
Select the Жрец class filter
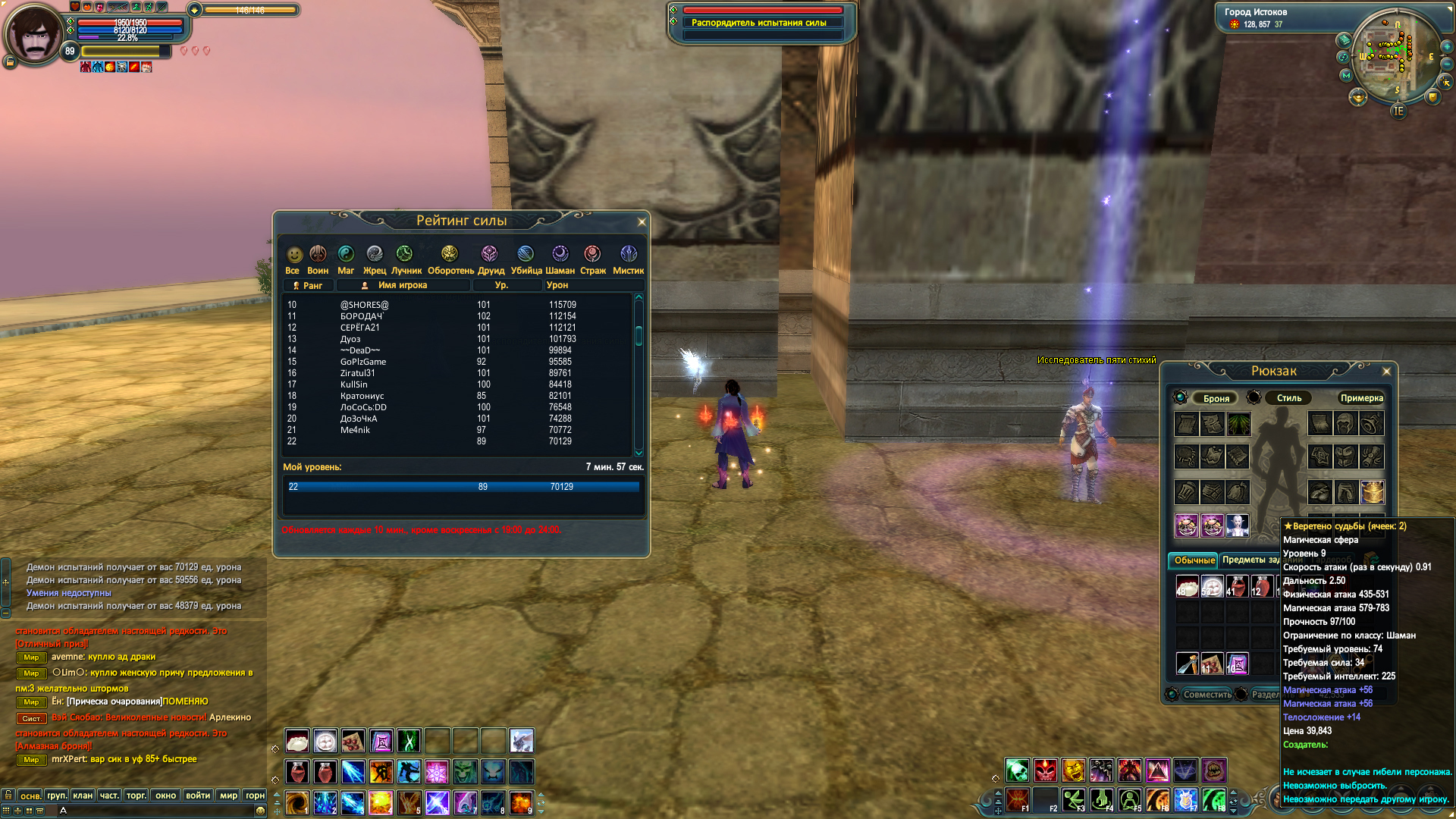(375, 259)
